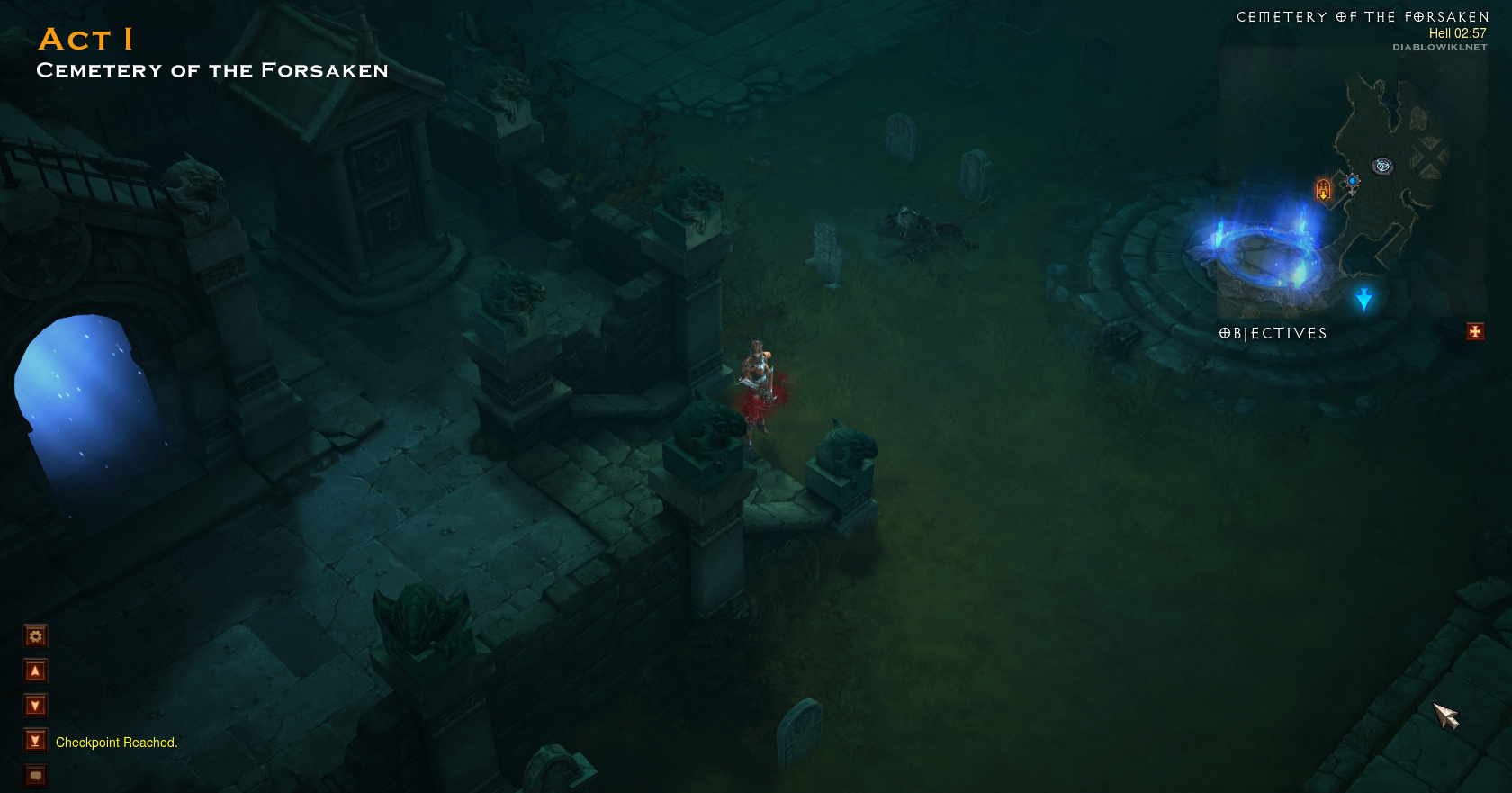Toggle the Objectives tracker header
1512x793 pixels.
[1273, 334]
